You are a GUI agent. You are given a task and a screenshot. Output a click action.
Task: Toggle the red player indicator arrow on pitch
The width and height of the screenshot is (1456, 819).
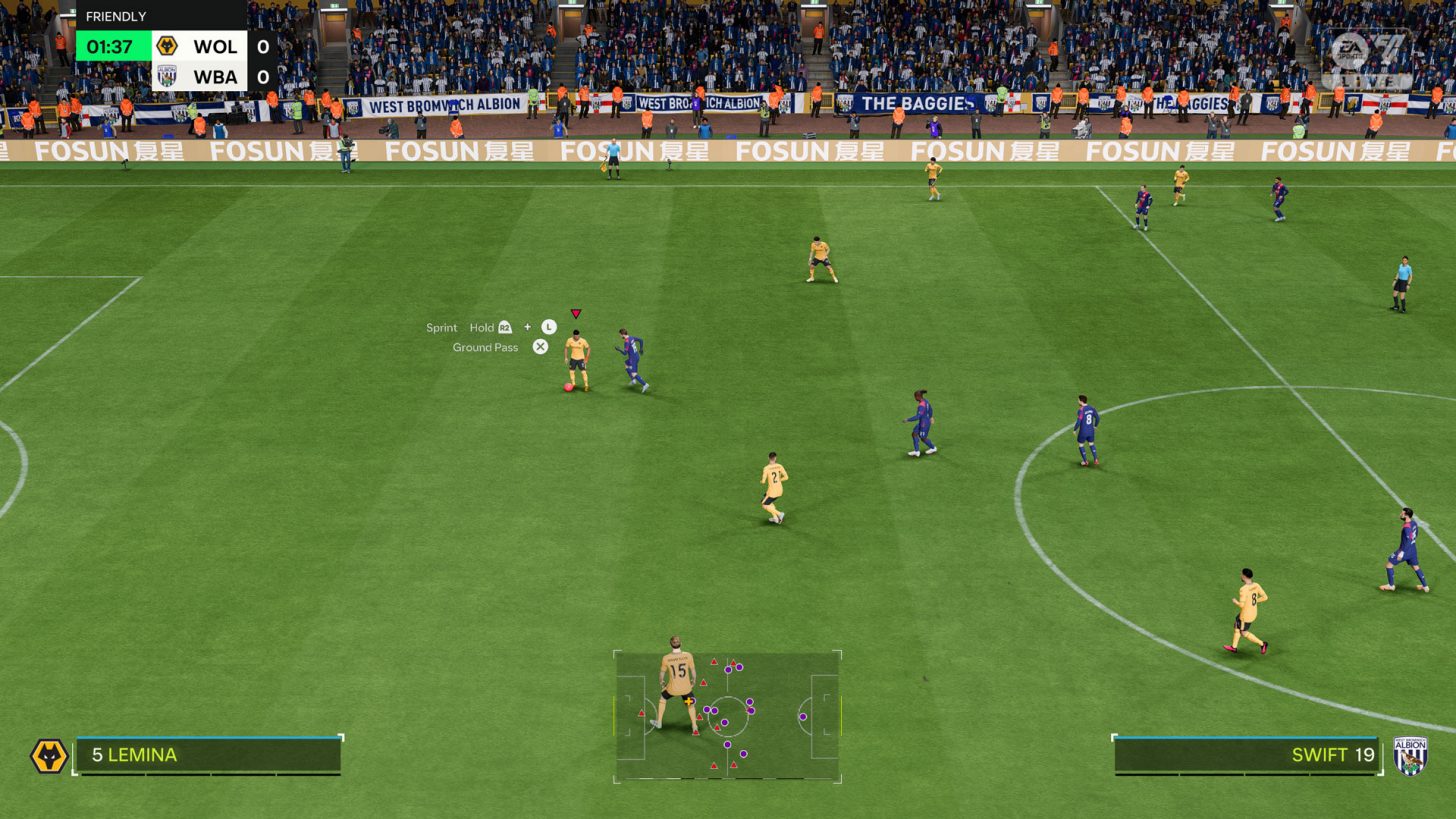pos(576,312)
